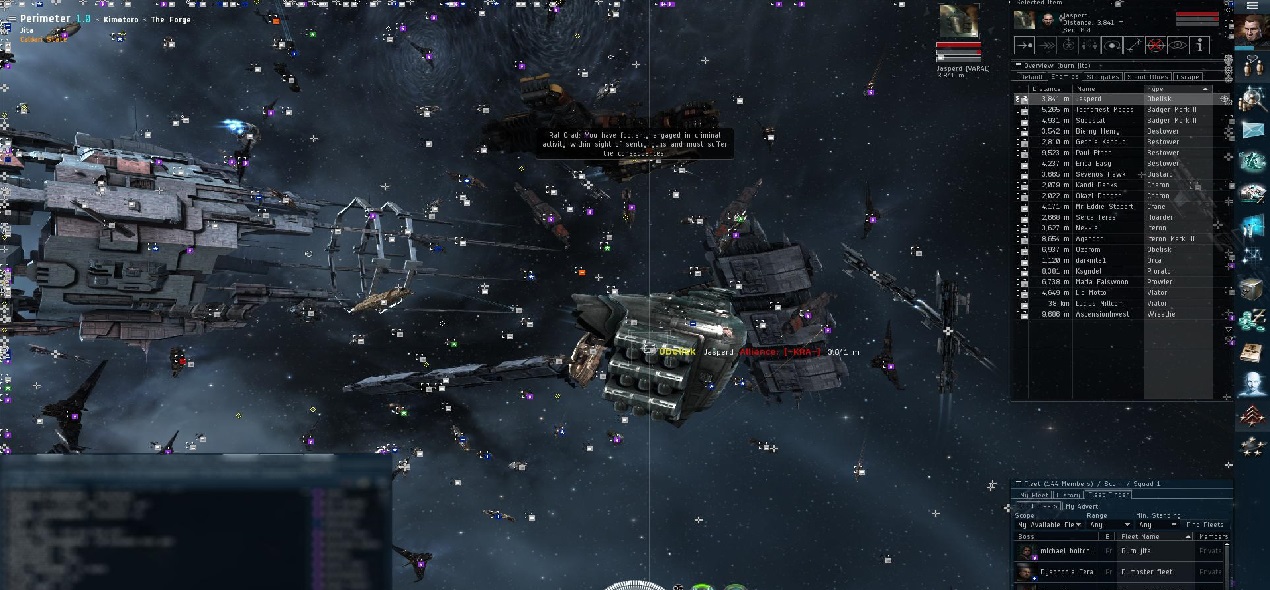The width and height of the screenshot is (1270, 590).
Task: Open the Min. Standing dropdown
Action: [x=1158, y=525]
